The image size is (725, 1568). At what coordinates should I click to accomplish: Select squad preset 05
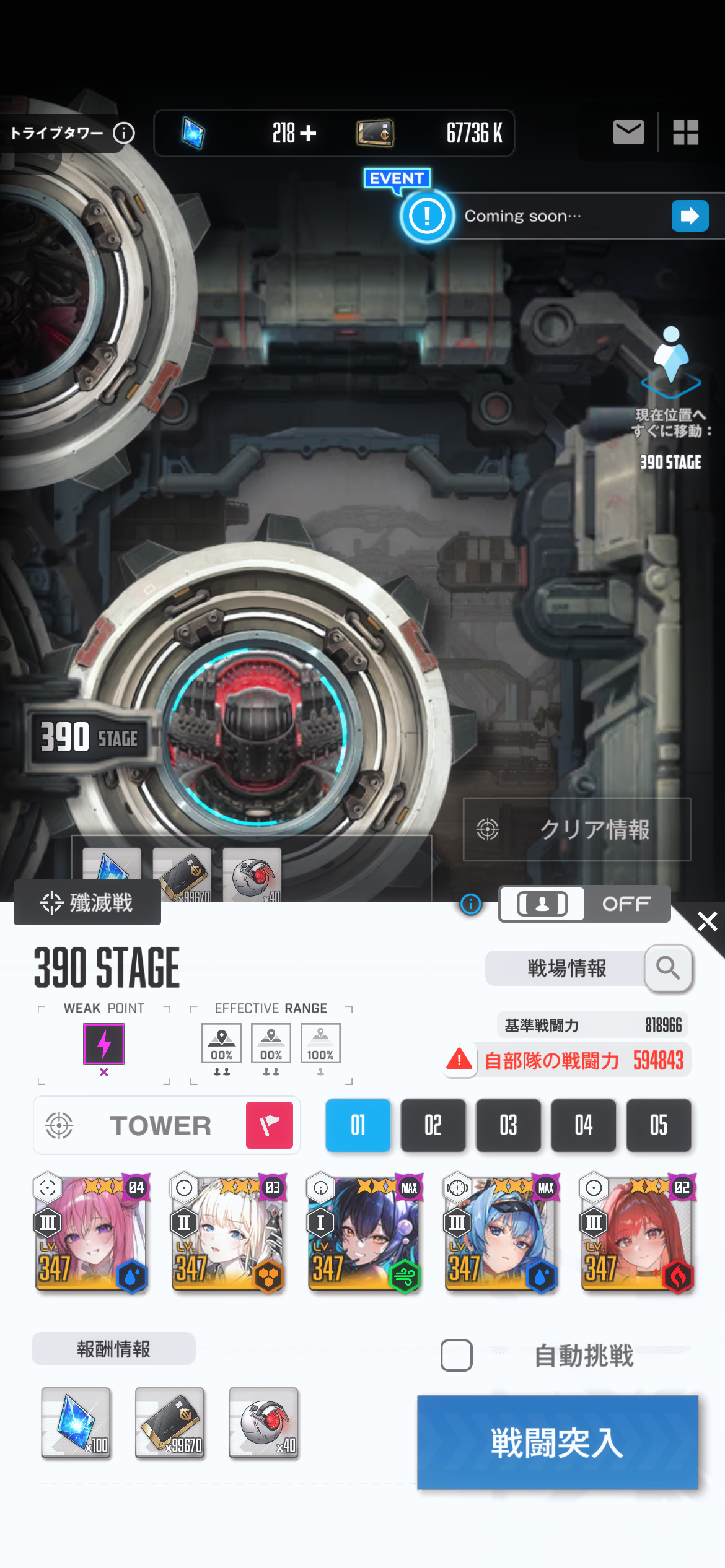click(x=658, y=1125)
